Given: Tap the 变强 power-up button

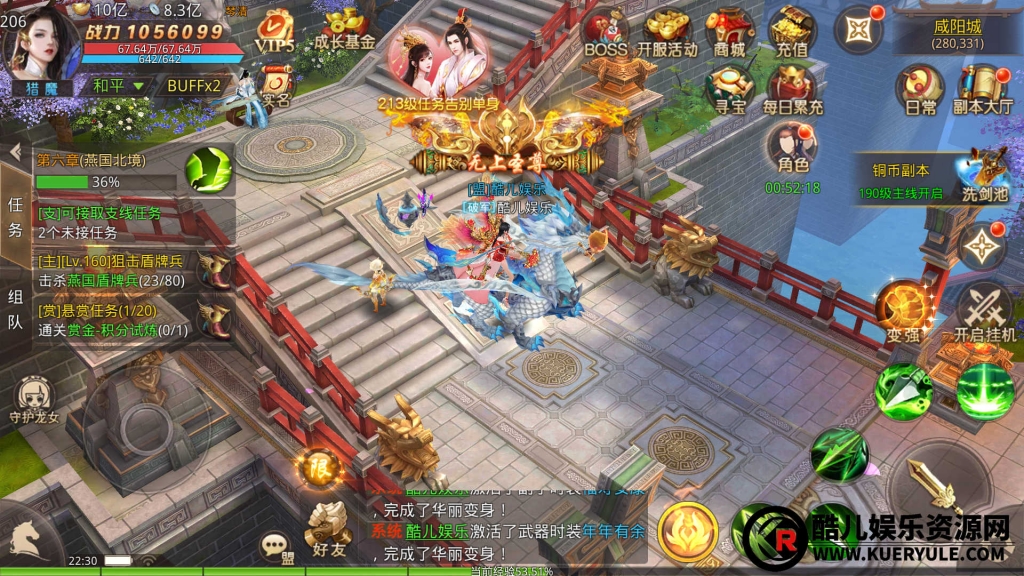Looking at the screenshot, I should point(901,310).
